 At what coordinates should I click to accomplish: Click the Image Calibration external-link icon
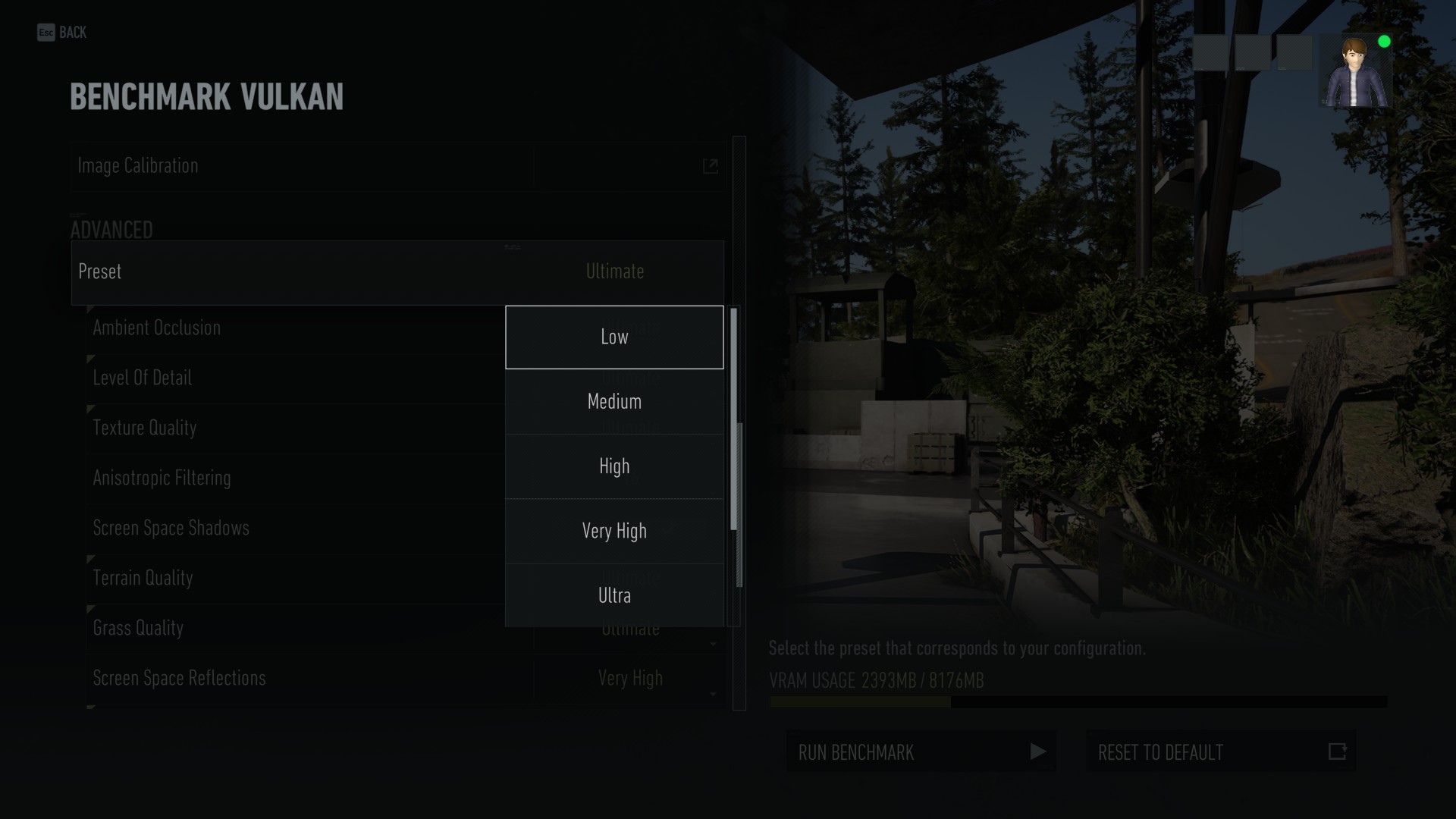tap(711, 166)
